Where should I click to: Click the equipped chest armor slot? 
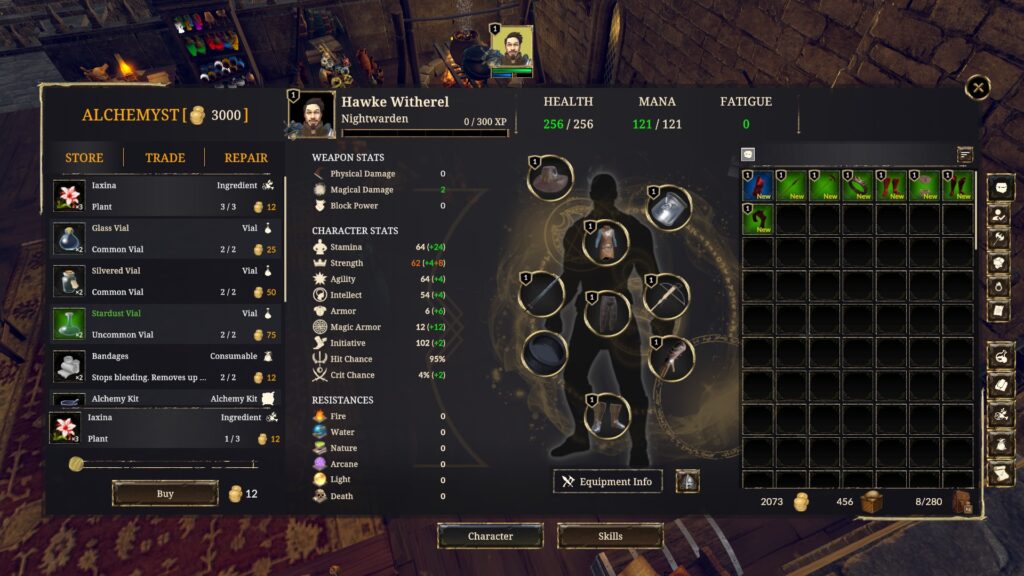pos(607,243)
